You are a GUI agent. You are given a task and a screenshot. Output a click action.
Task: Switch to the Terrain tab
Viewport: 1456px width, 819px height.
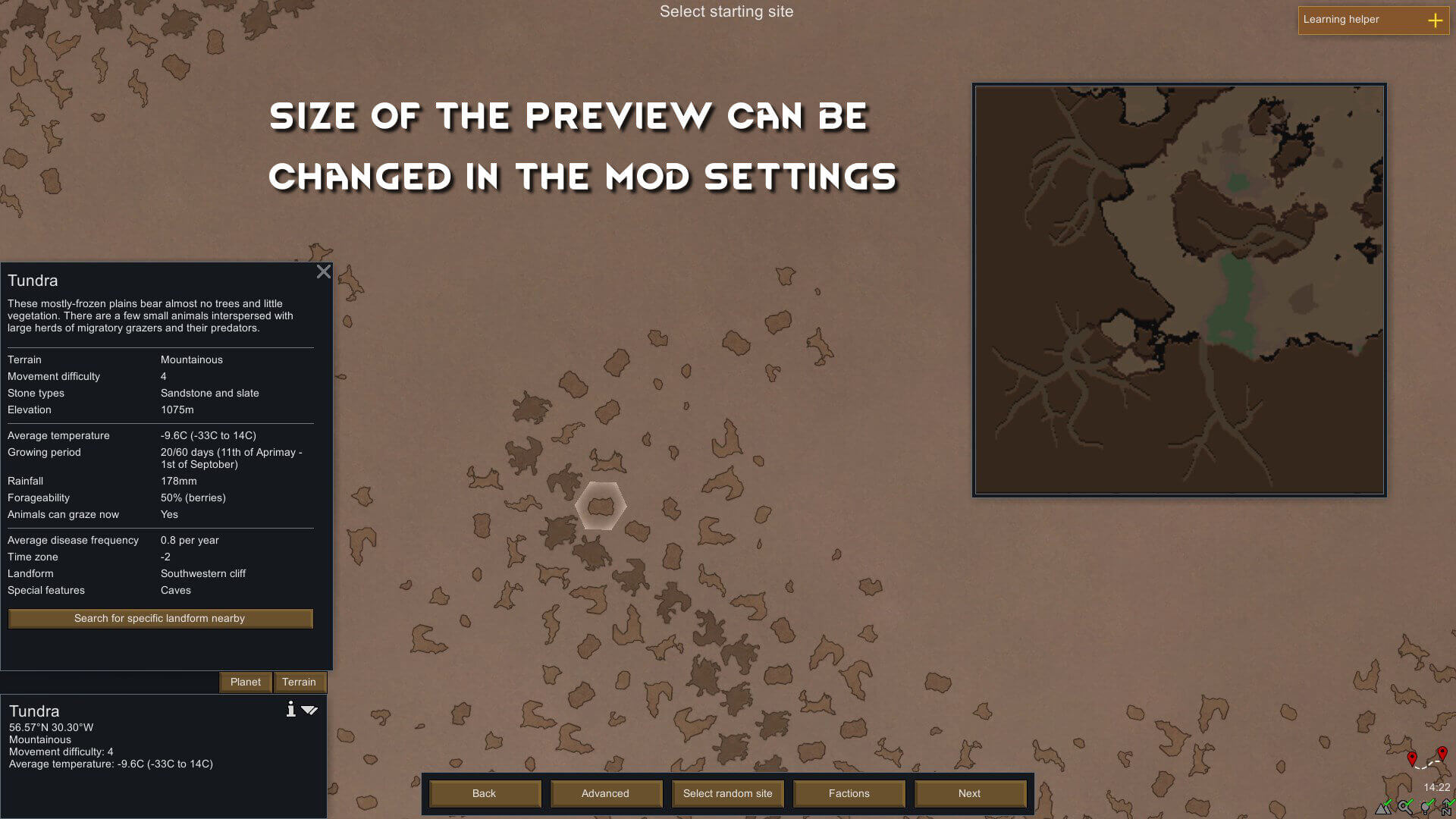(x=299, y=682)
